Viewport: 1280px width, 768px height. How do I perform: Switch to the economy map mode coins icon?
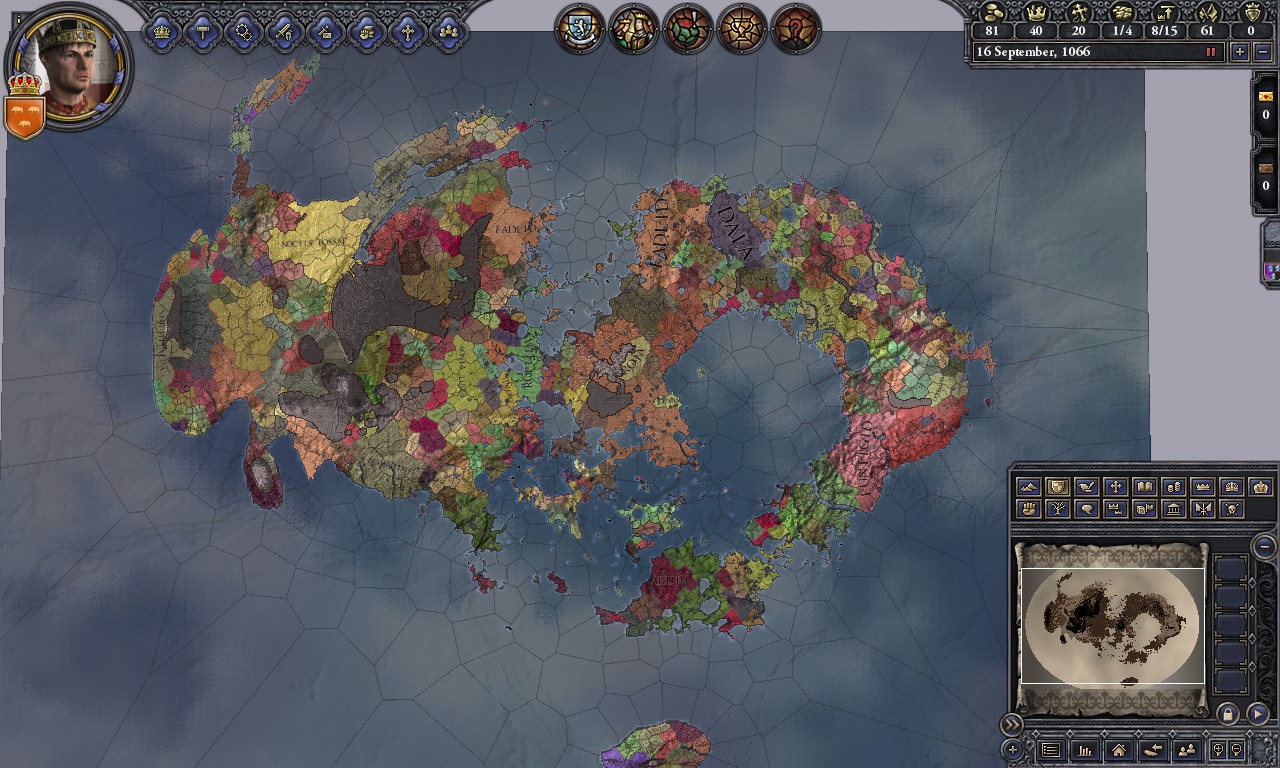(x=1174, y=486)
